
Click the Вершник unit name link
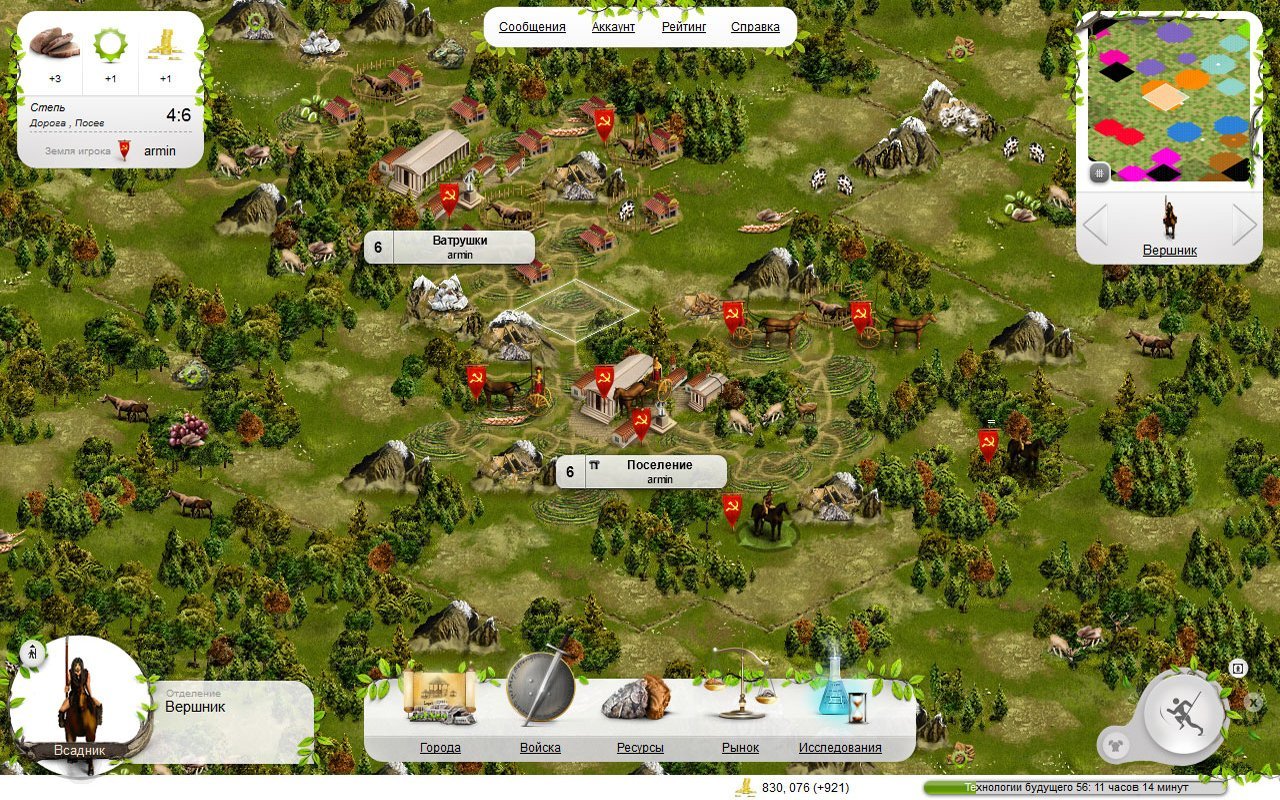click(x=1169, y=250)
